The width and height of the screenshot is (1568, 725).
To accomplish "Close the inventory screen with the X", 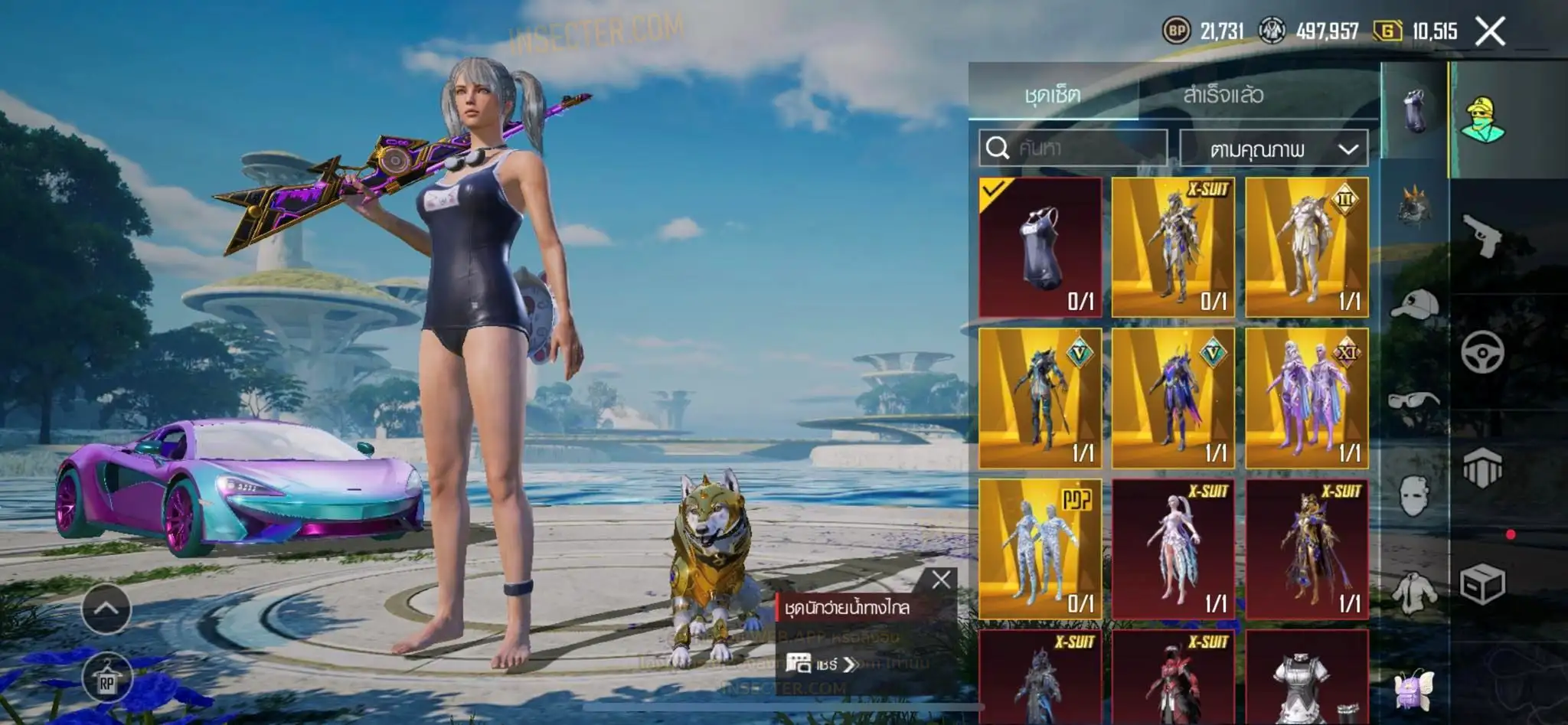I will click(1490, 31).
